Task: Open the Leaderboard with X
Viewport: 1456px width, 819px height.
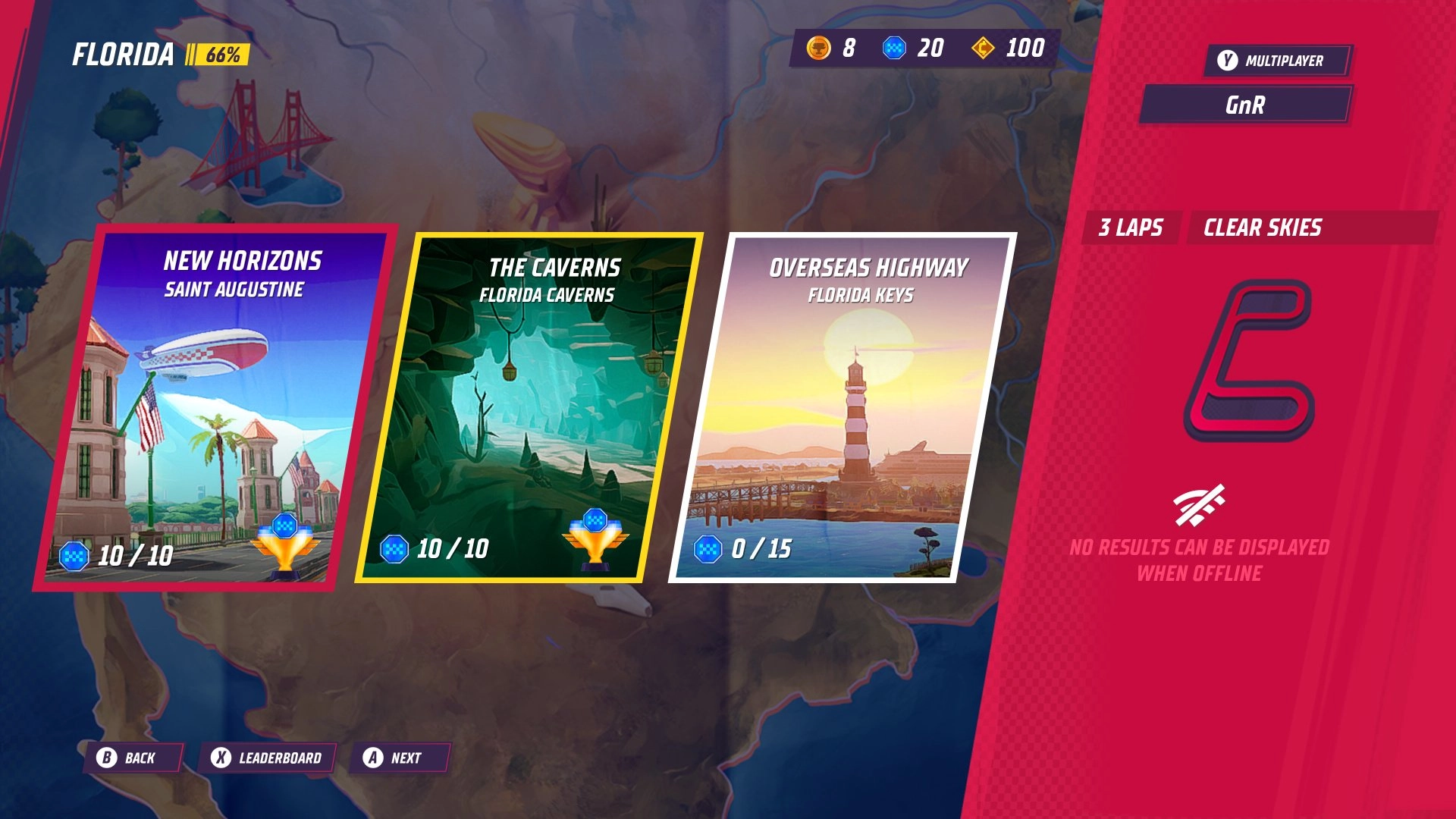Action: 267,757
